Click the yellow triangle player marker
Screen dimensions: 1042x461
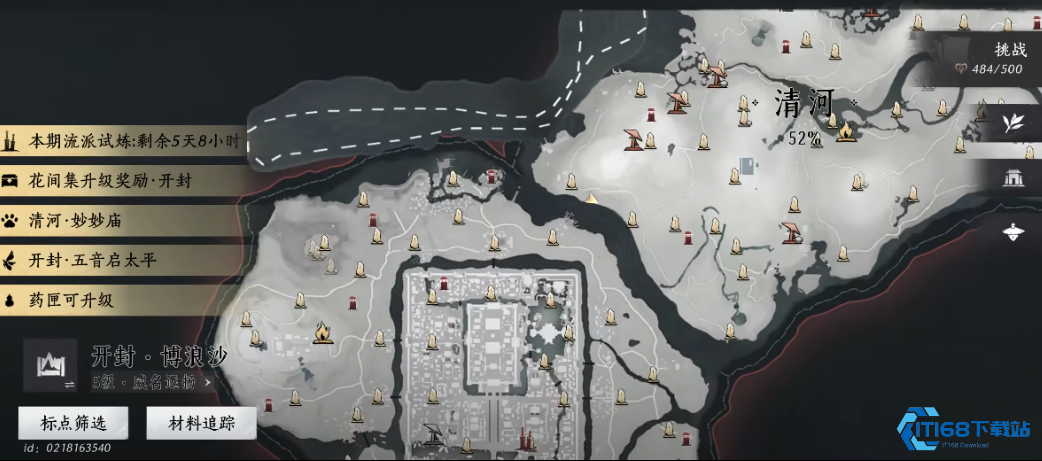click(x=592, y=198)
